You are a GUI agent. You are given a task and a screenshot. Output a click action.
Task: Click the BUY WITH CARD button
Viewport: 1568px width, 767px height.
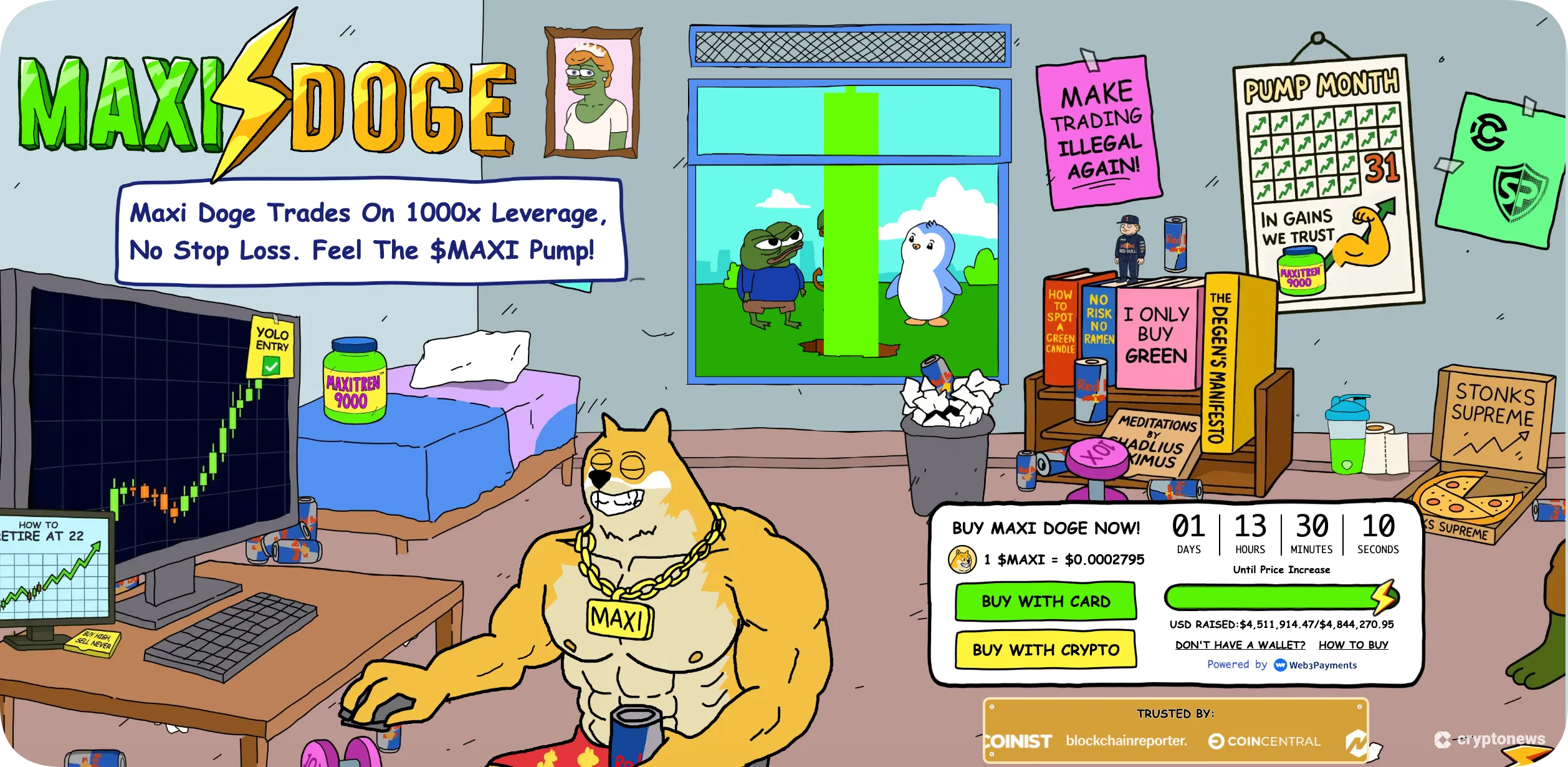pos(1046,601)
